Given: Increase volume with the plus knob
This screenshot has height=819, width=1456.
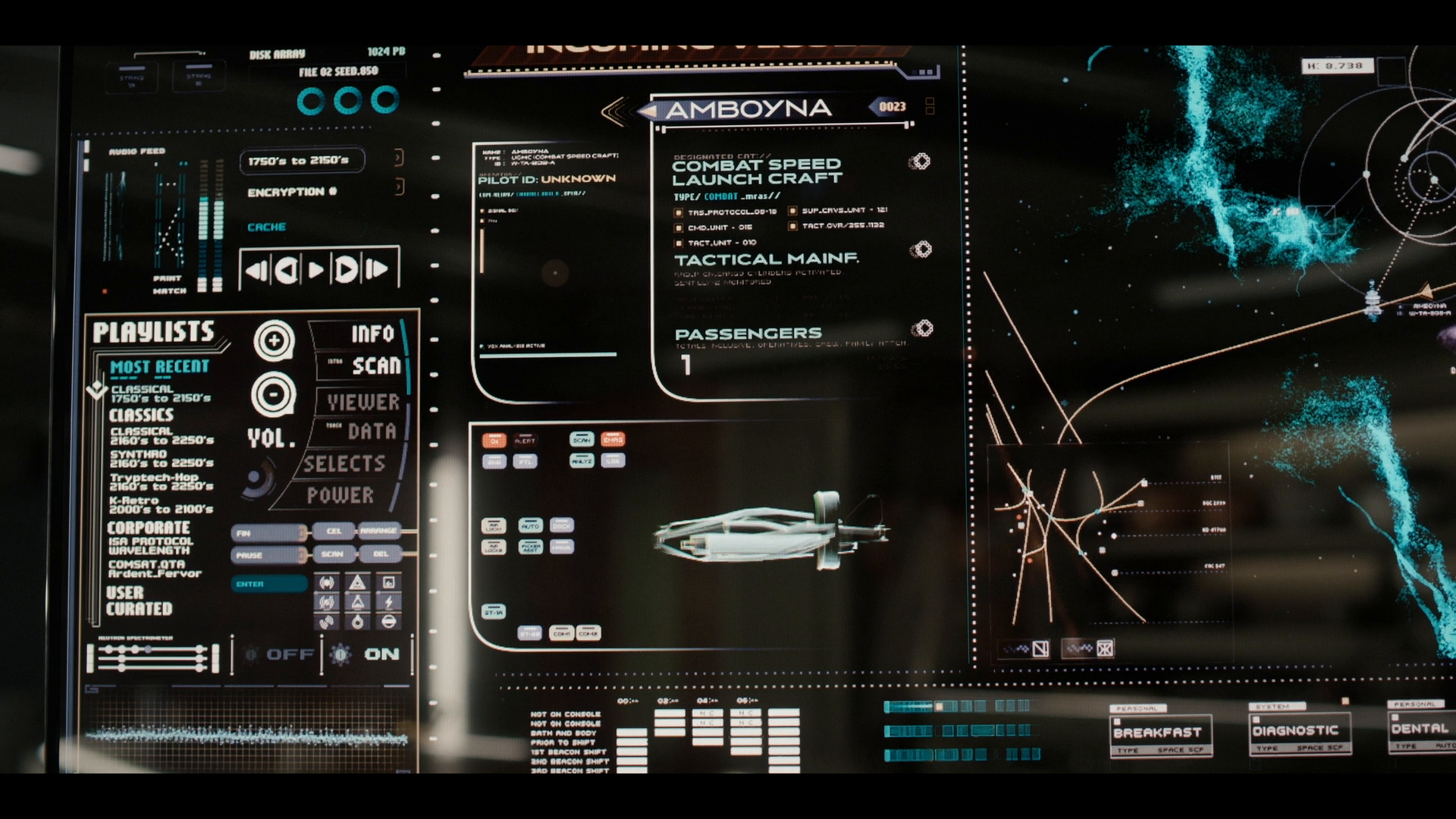Looking at the screenshot, I should (x=274, y=340).
